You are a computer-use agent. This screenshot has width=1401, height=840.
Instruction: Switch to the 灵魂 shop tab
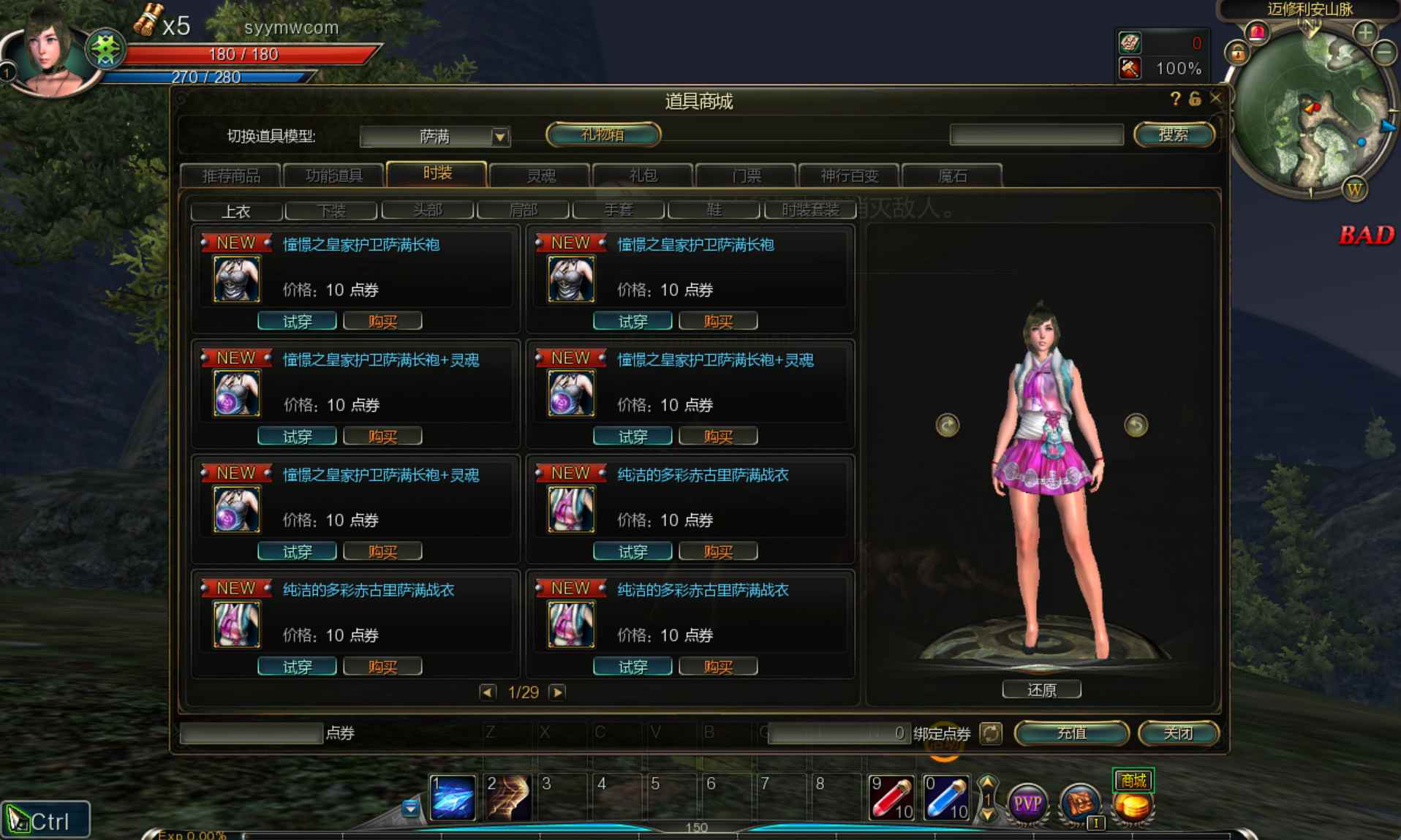pos(541,175)
